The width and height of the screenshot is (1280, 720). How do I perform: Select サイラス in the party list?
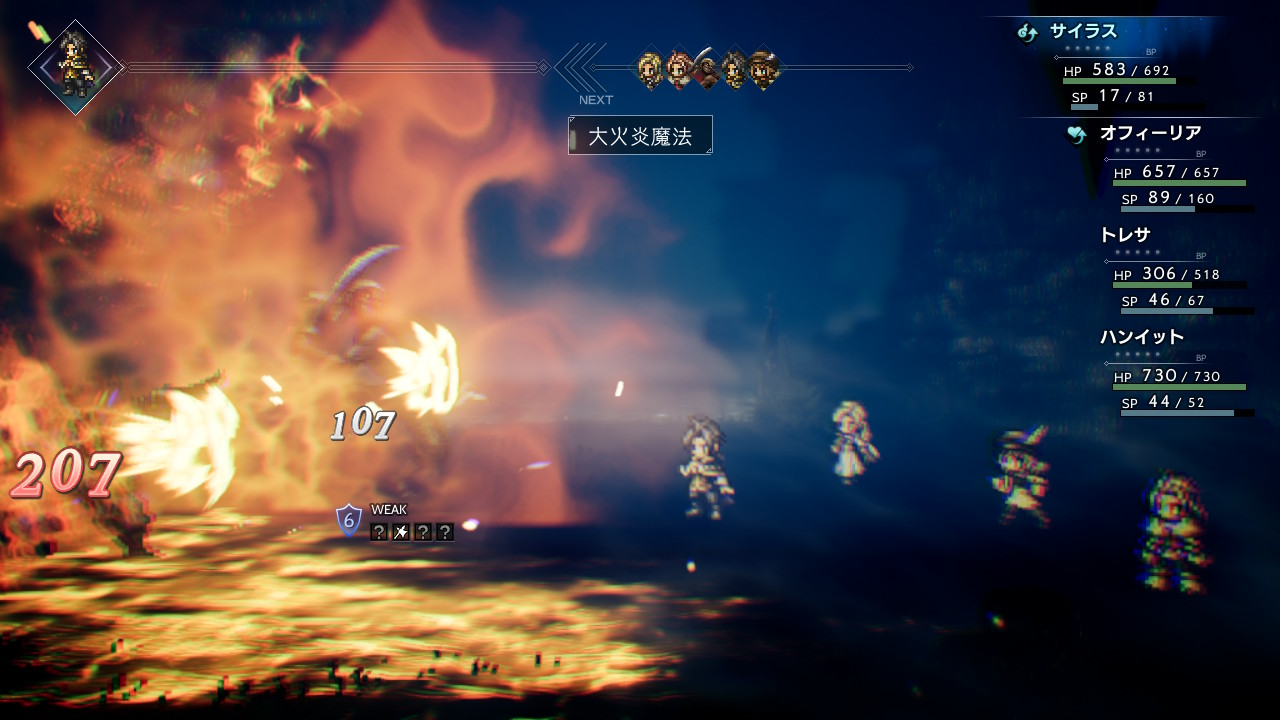coord(1083,32)
